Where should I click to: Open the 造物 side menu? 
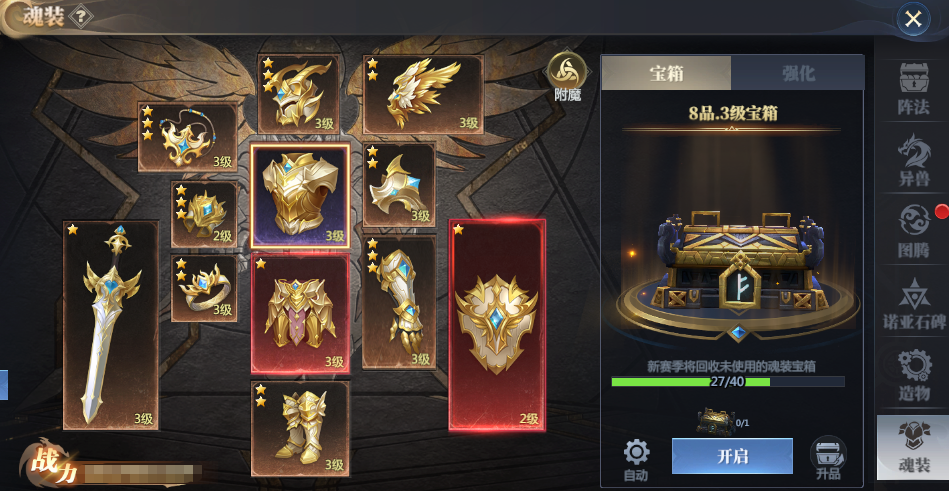pos(910,375)
